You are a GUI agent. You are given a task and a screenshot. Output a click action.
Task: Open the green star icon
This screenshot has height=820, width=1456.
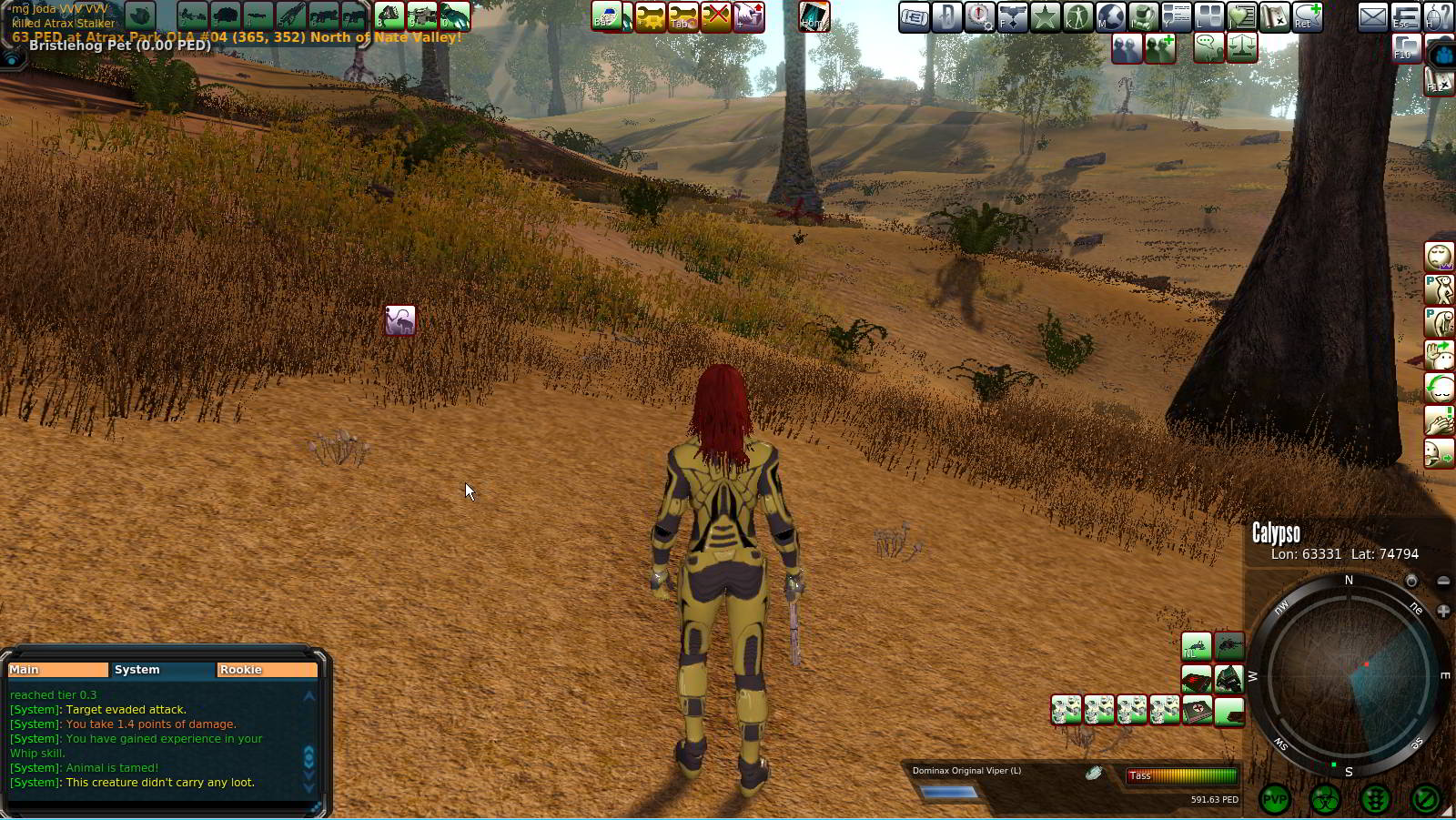(1045, 16)
